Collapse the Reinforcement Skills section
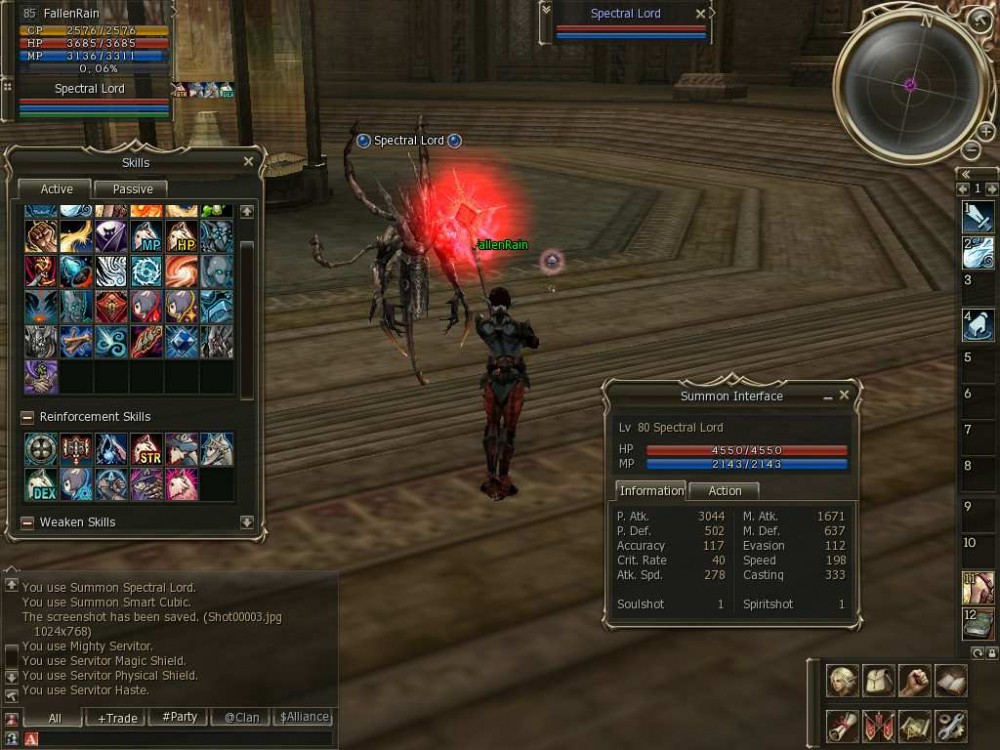 [27, 417]
